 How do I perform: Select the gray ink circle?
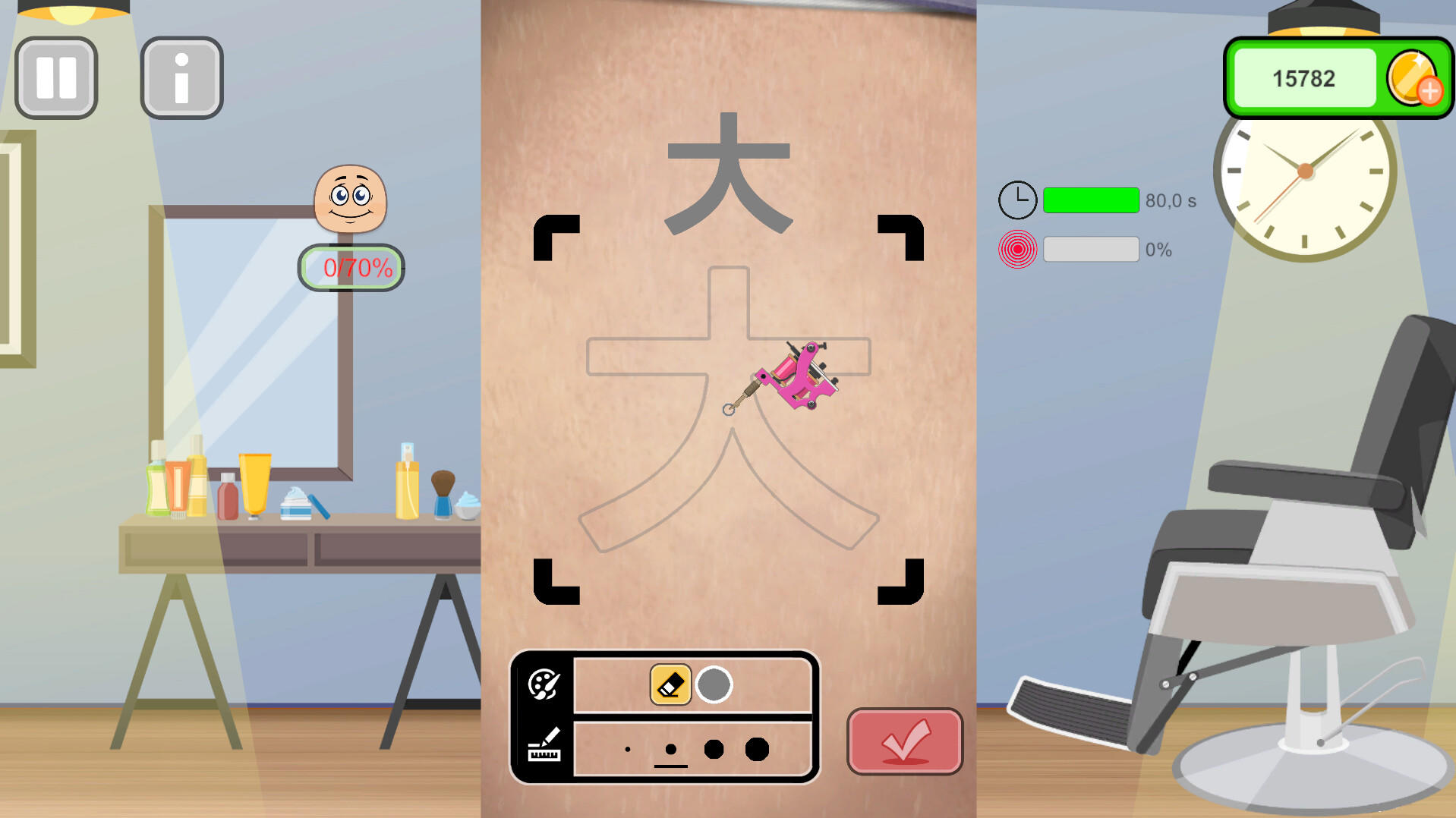[x=714, y=682]
